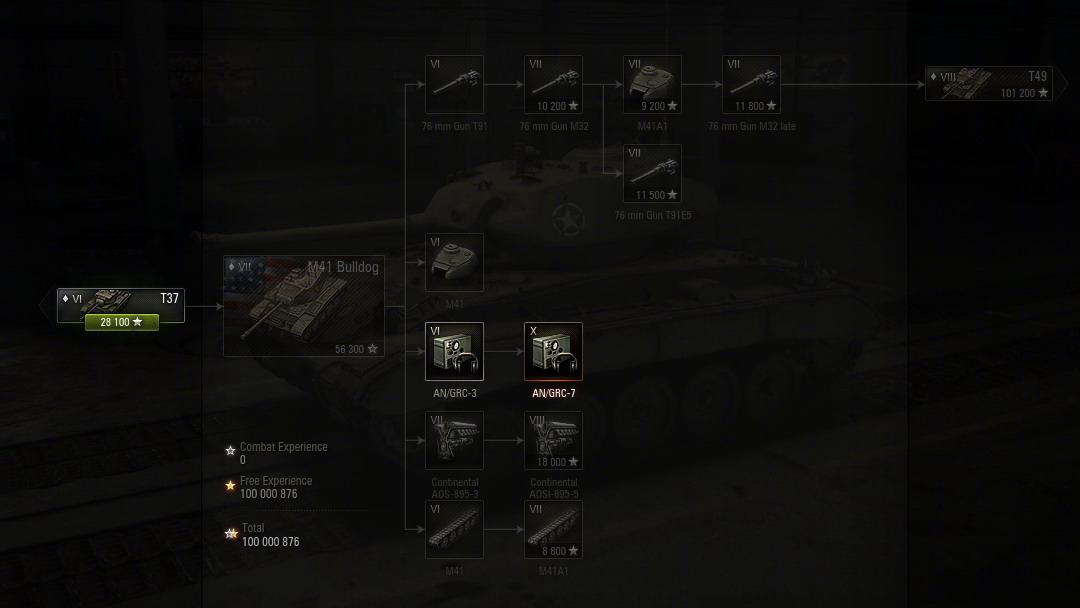Choose the M41A1 suspension tracks module
The height and width of the screenshot is (608, 1080).
pyautogui.click(x=553, y=529)
